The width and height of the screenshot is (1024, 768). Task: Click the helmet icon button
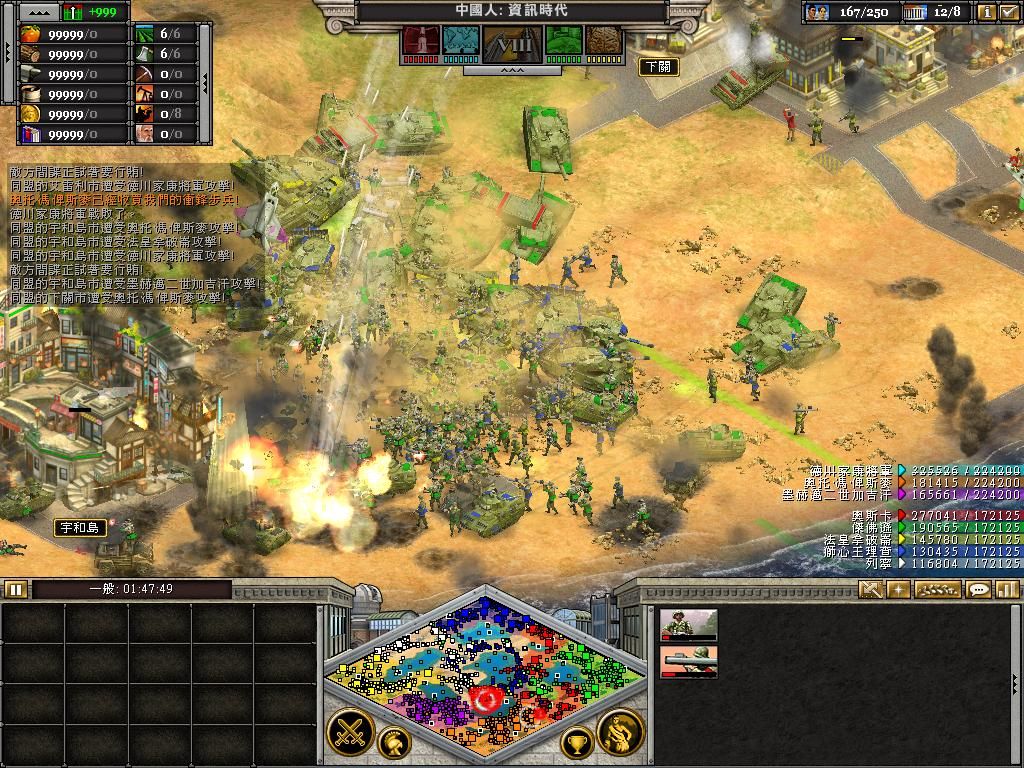tap(394, 743)
